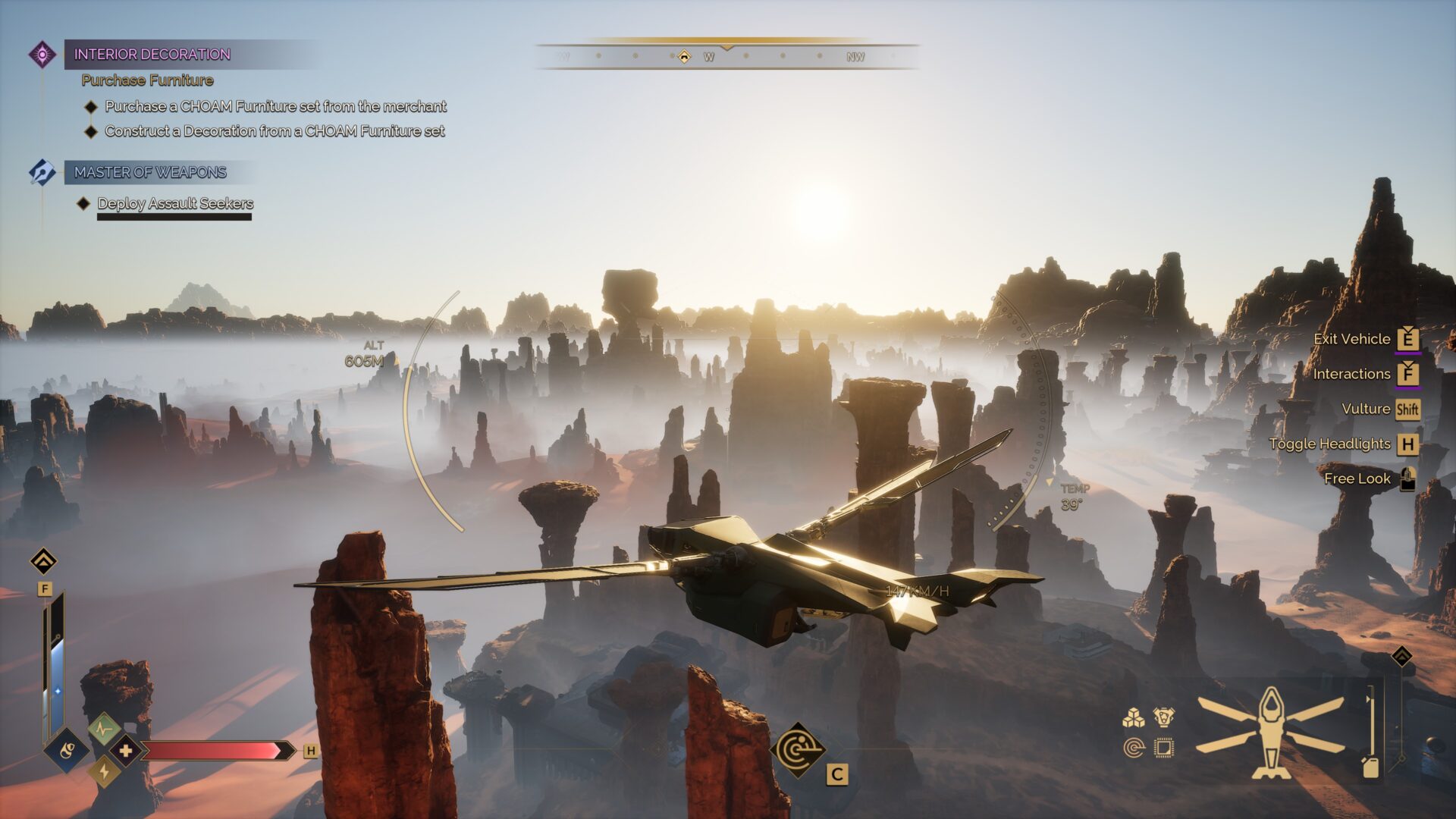The width and height of the screenshot is (1456, 819).
Task: Click the Purchase Furniture objective heading
Action: tap(147, 80)
